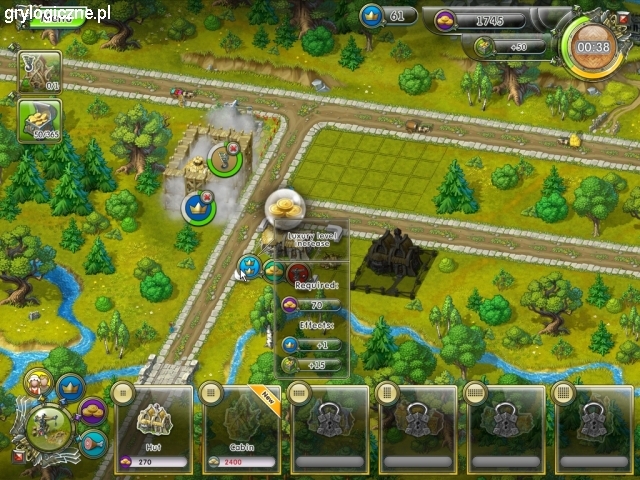Select the red upgrade option button
Viewport: 640px width, 480px height.
click(x=297, y=273)
